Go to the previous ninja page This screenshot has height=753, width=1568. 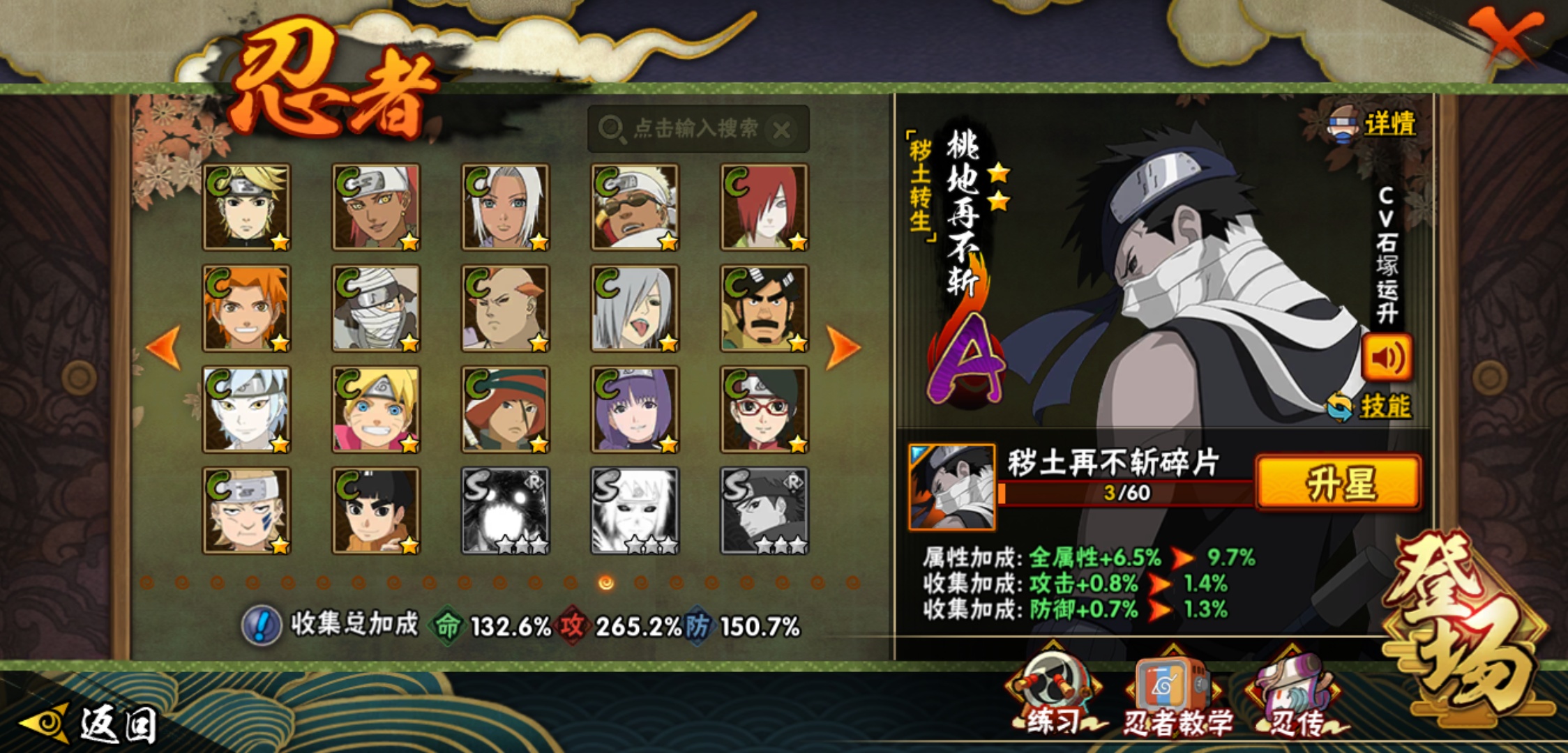(165, 347)
